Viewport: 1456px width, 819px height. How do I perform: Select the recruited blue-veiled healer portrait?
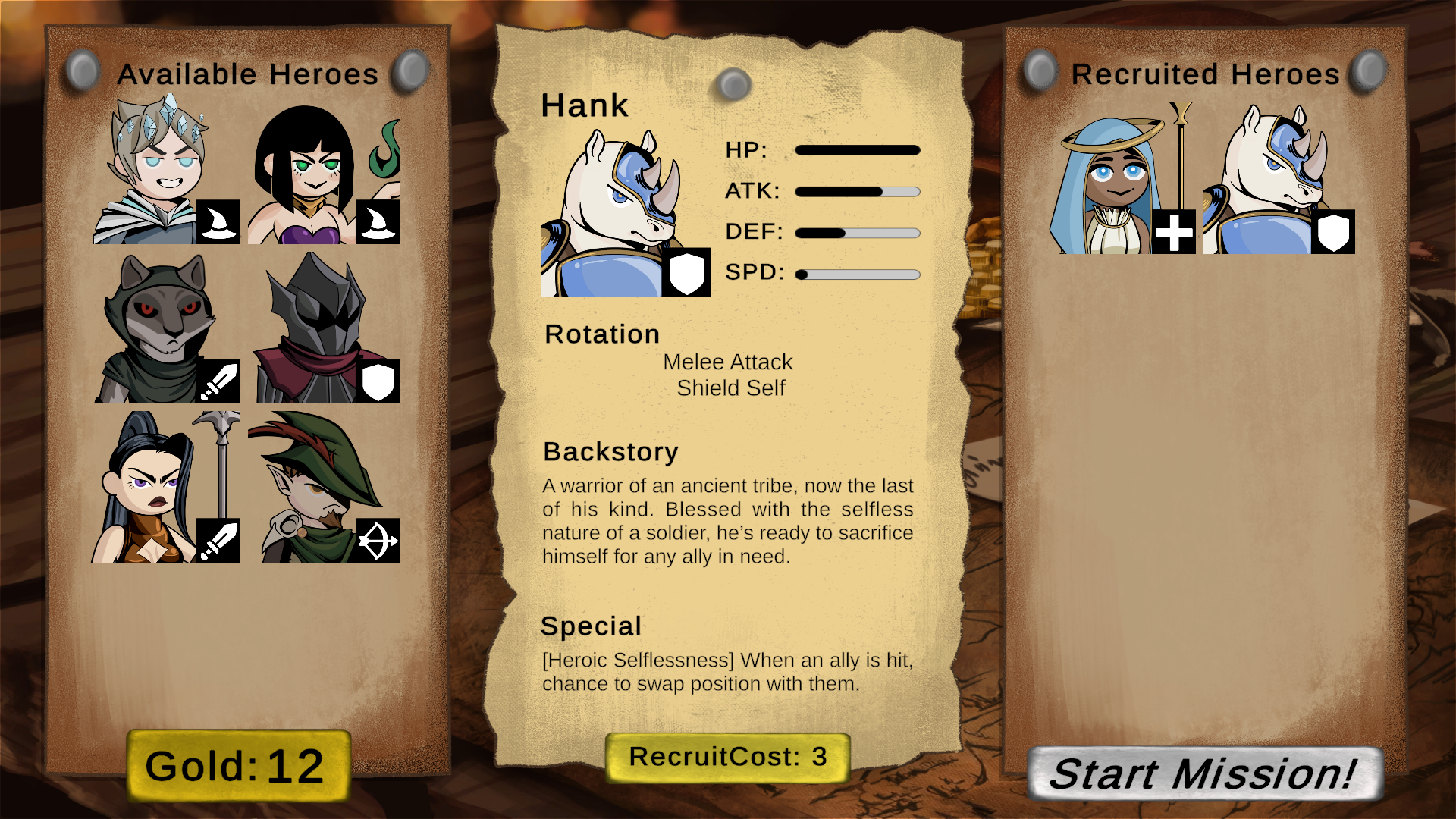(1122, 180)
